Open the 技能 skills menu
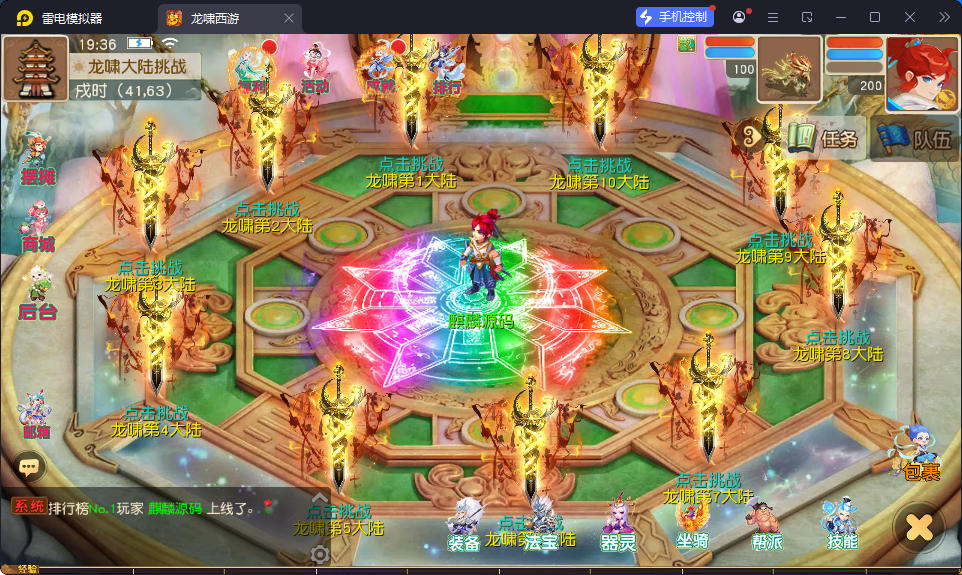The height and width of the screenshot is (575, 962). pos(841,524)
